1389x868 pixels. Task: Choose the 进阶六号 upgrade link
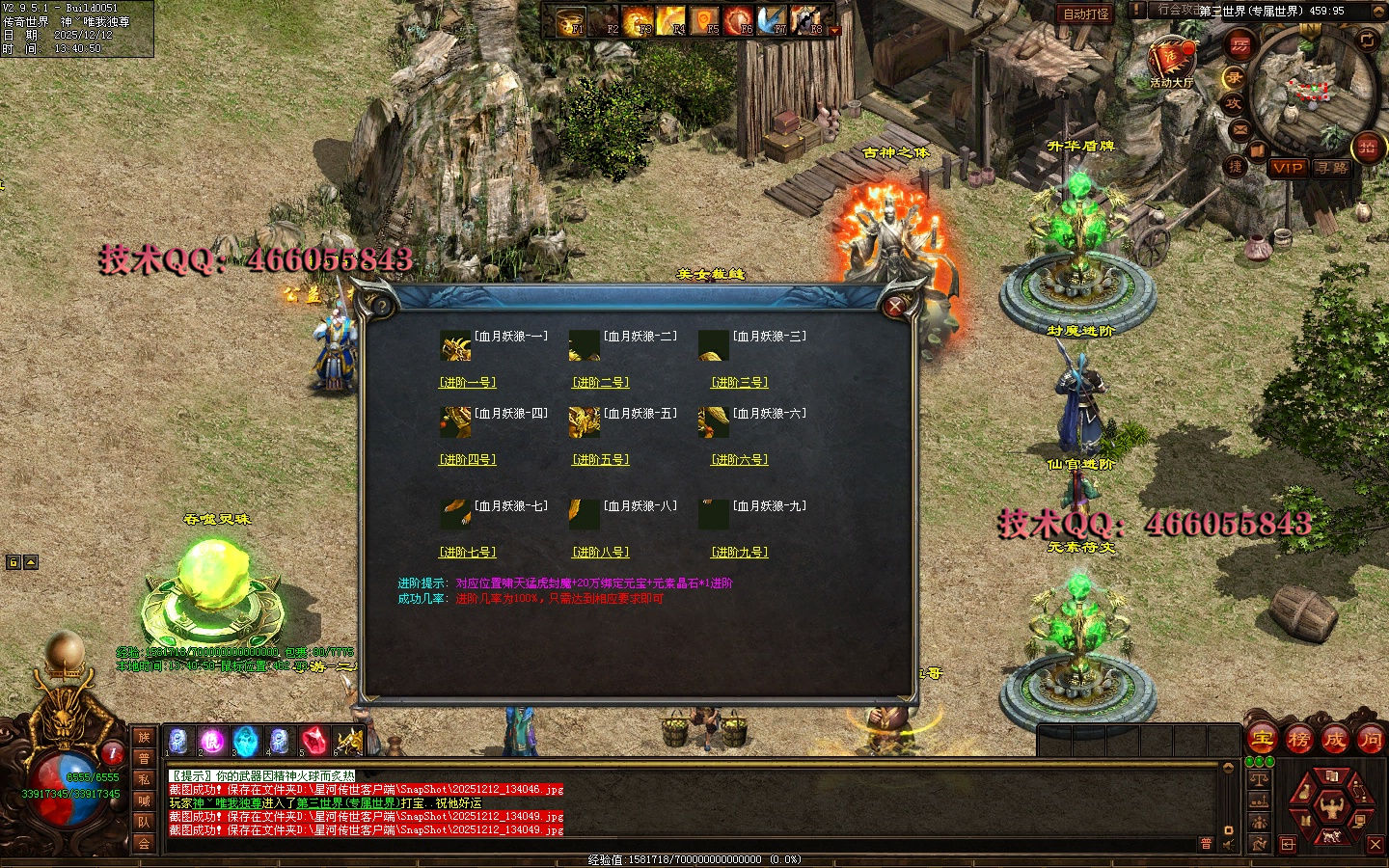pos(740,460)
